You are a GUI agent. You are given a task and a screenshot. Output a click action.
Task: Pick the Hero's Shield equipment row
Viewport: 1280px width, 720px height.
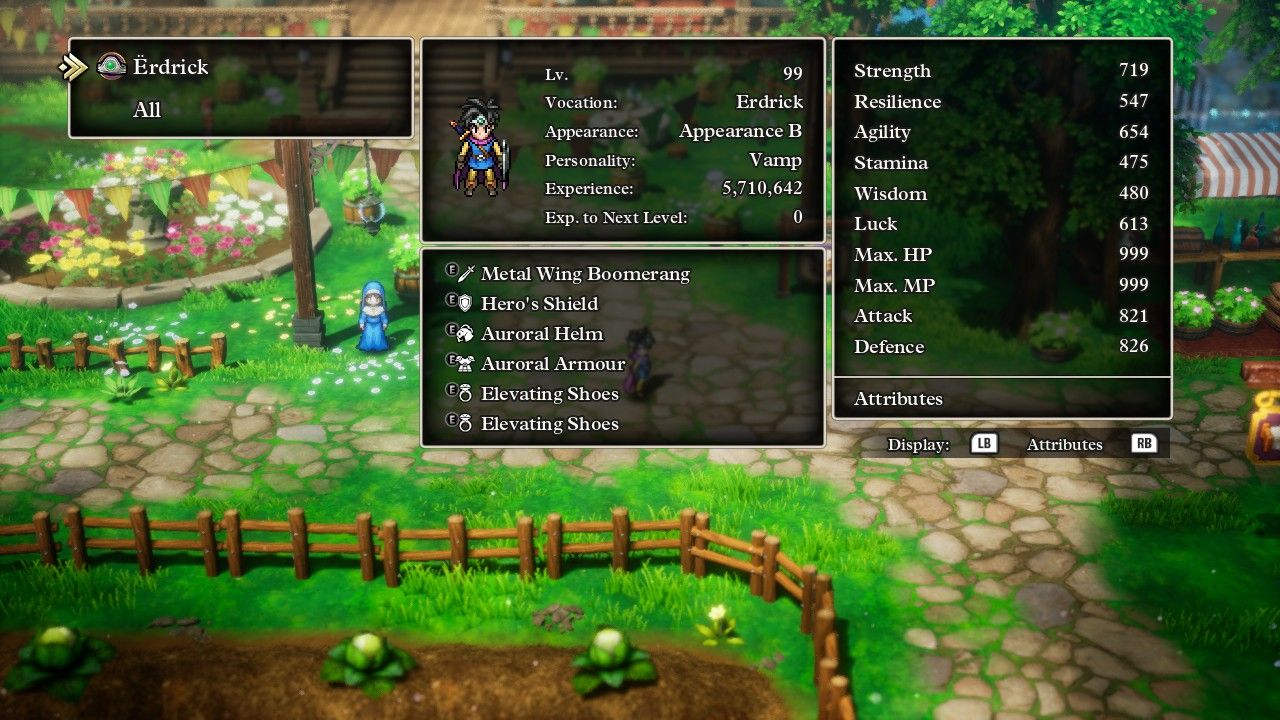point(539,304)
